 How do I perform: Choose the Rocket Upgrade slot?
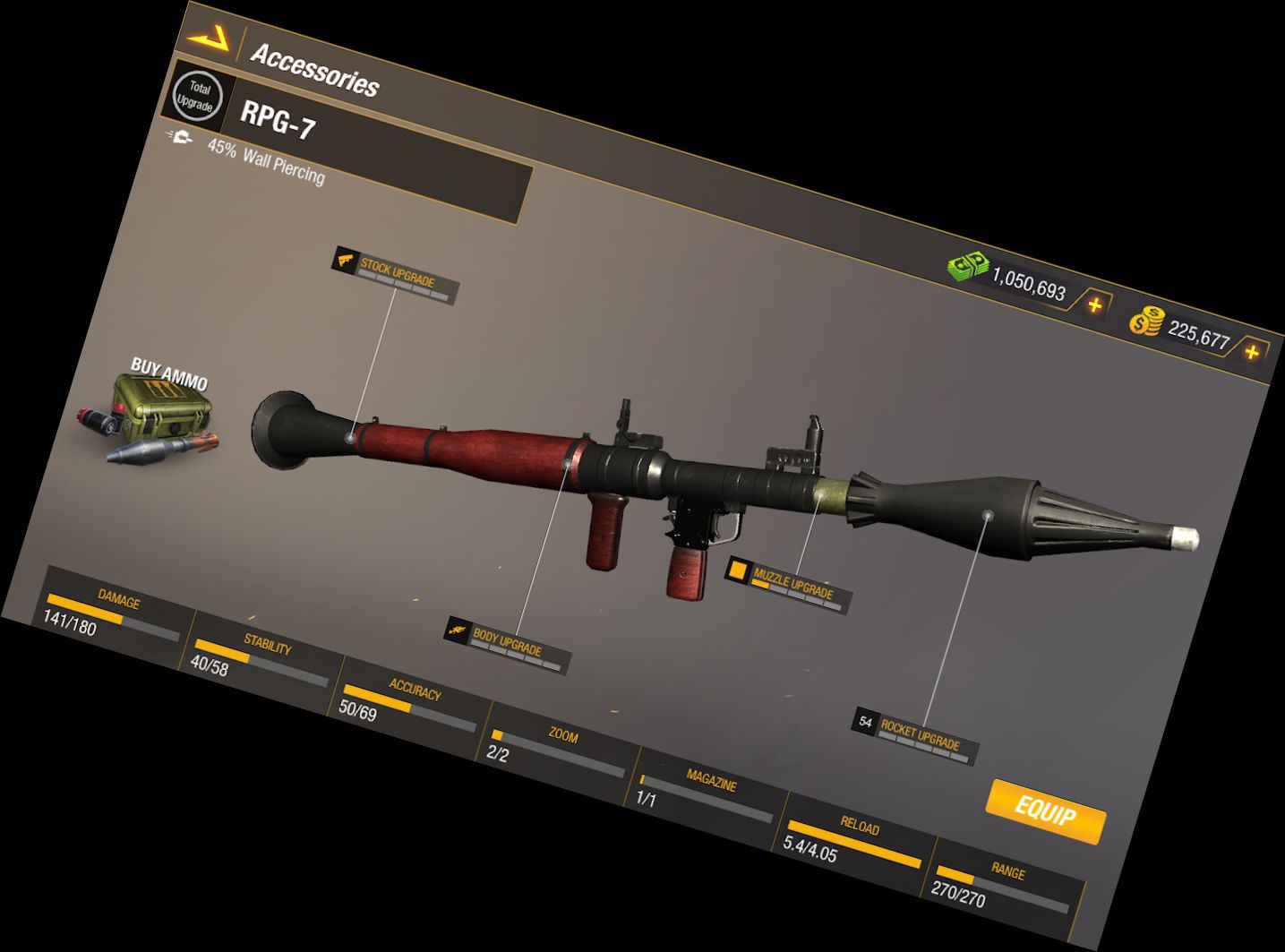point(915,735)
